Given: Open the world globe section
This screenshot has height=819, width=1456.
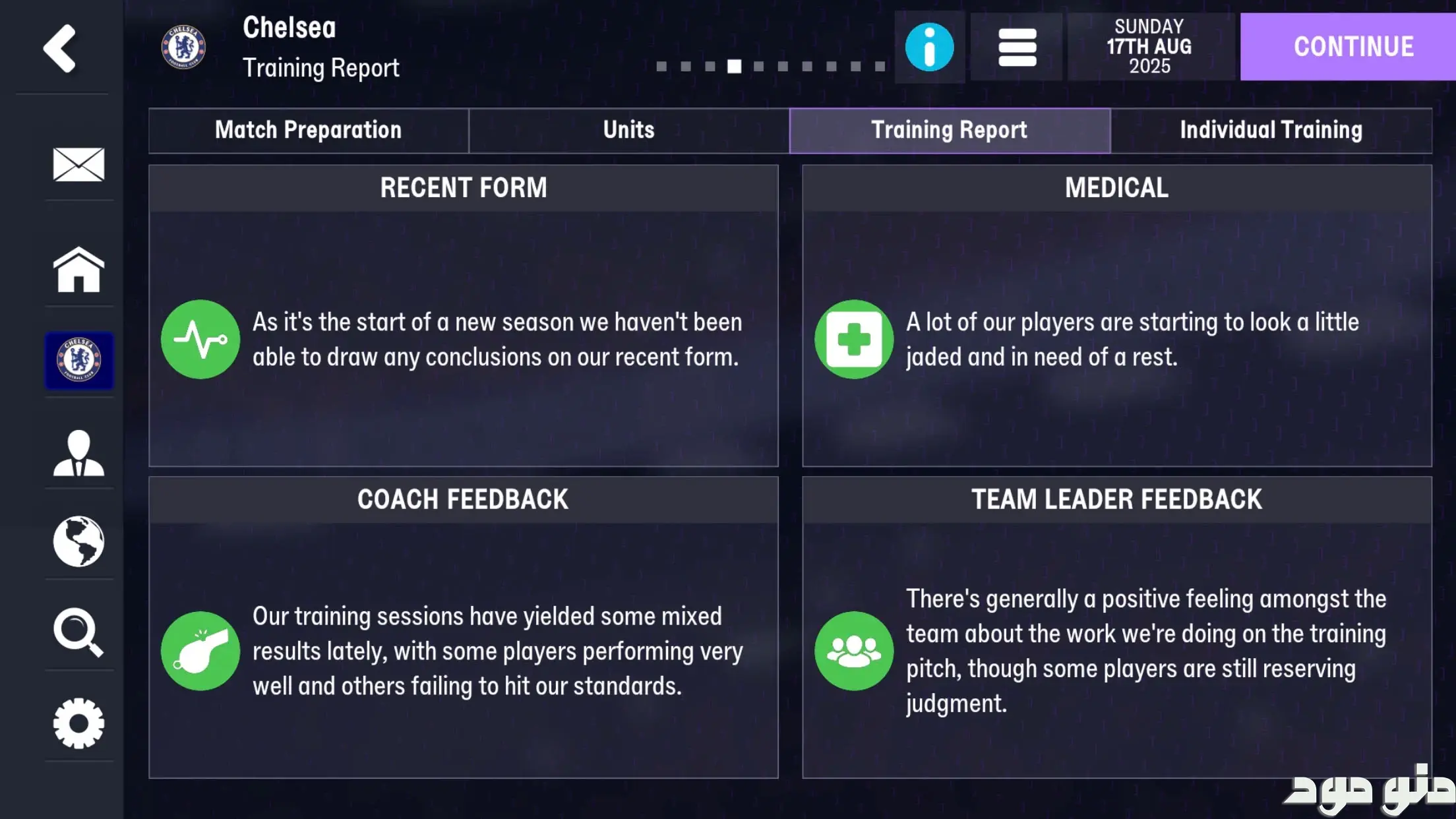Looking at the screenshot, I should [x=78, y=541].
